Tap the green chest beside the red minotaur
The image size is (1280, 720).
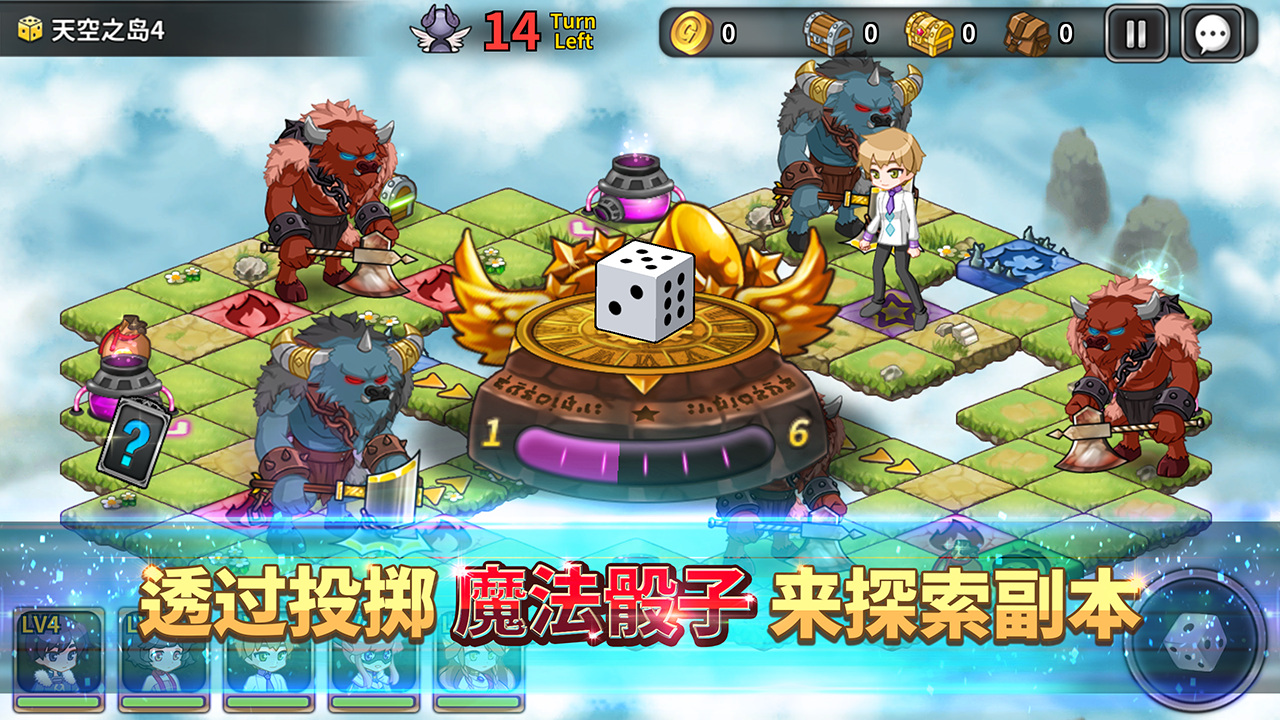coord(400,195)
